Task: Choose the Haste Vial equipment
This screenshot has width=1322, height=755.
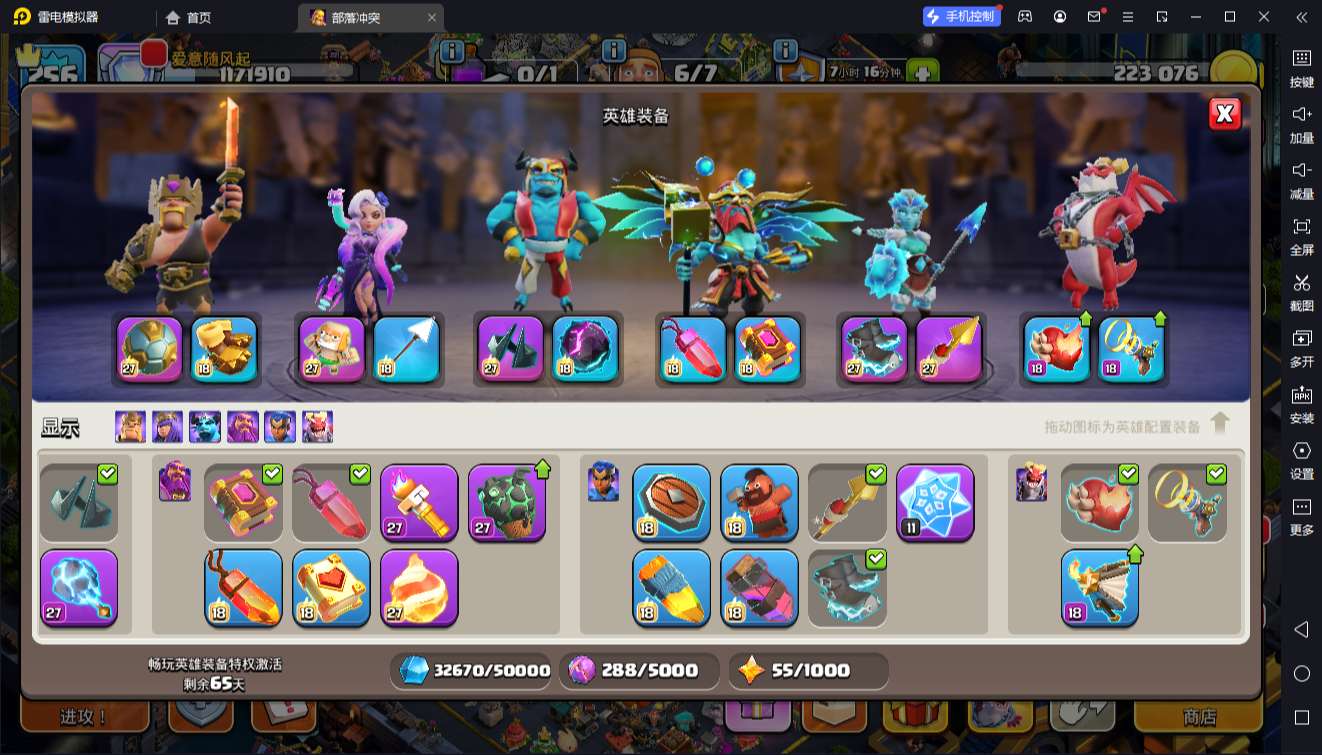Action: 671,587
